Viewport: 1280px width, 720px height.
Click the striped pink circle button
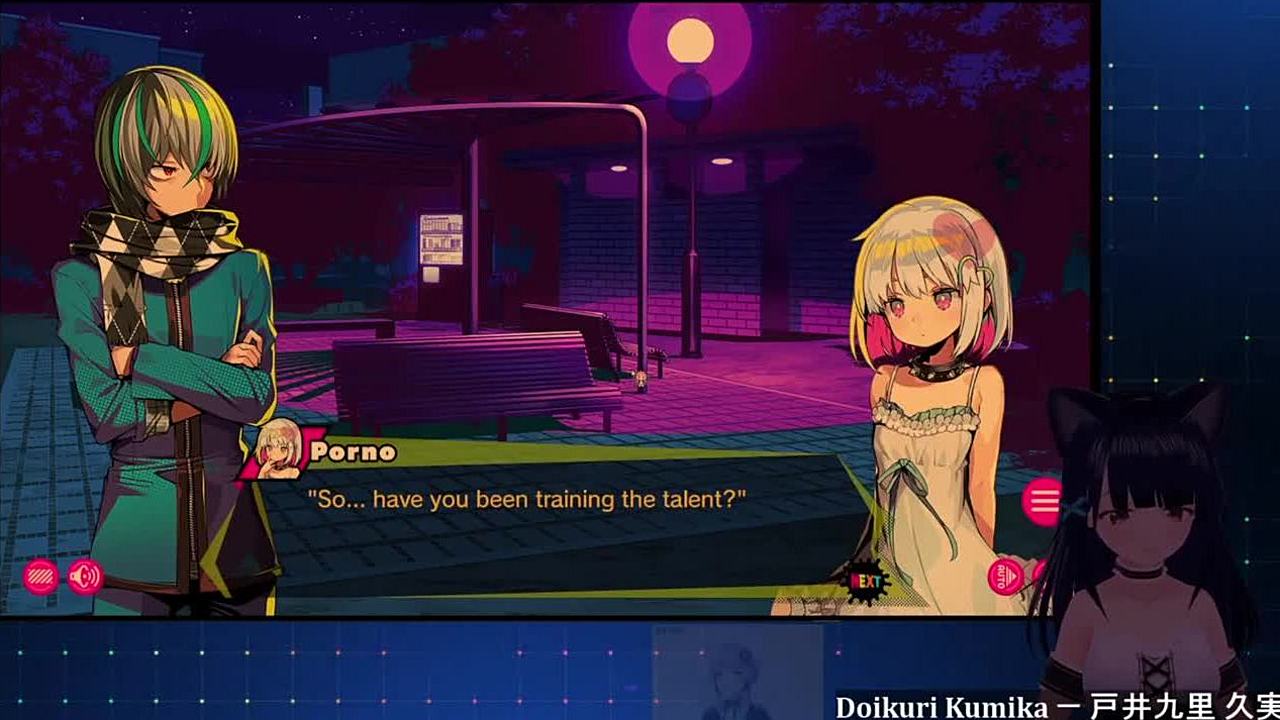40,576
